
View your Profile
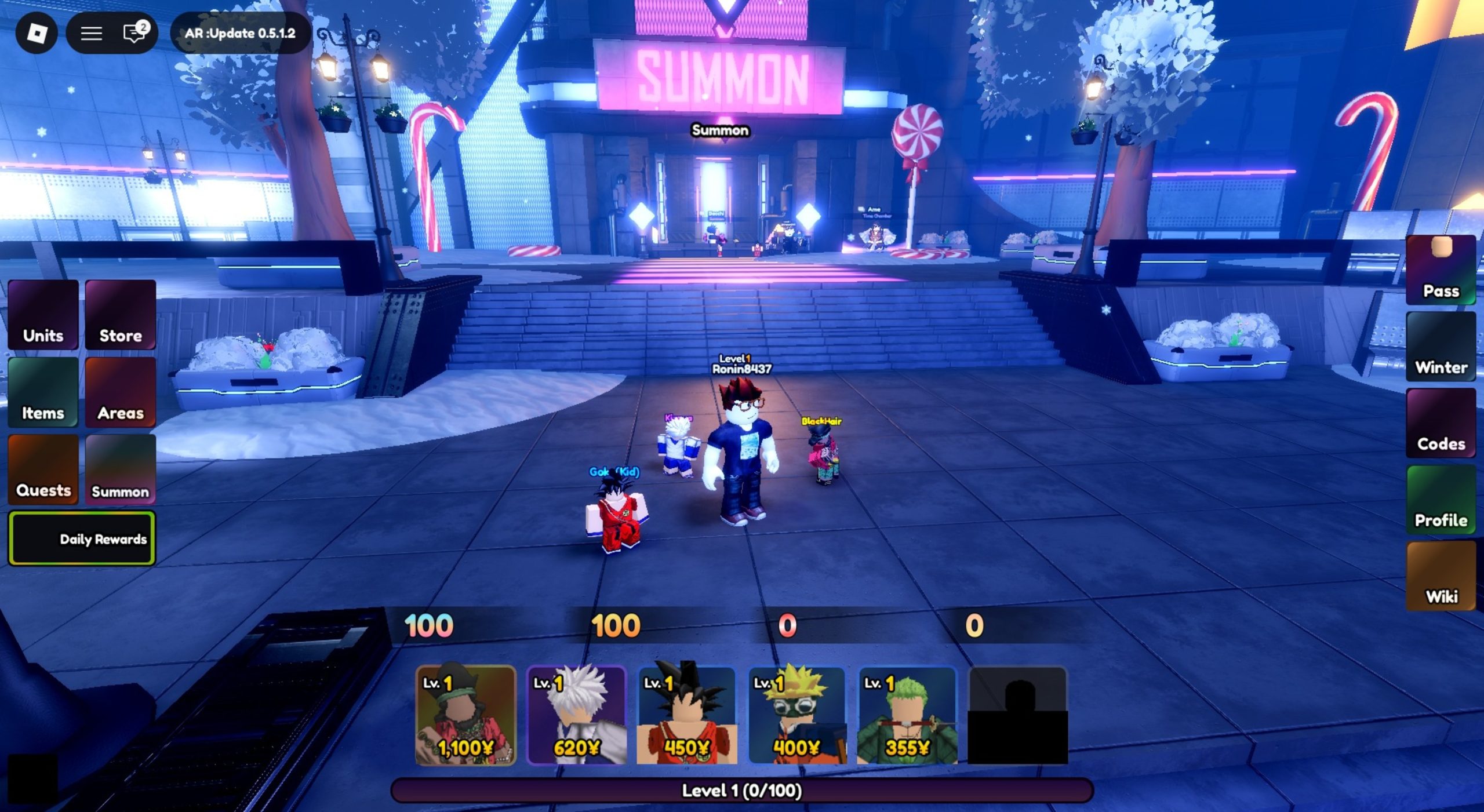(x=1441, y=500)
